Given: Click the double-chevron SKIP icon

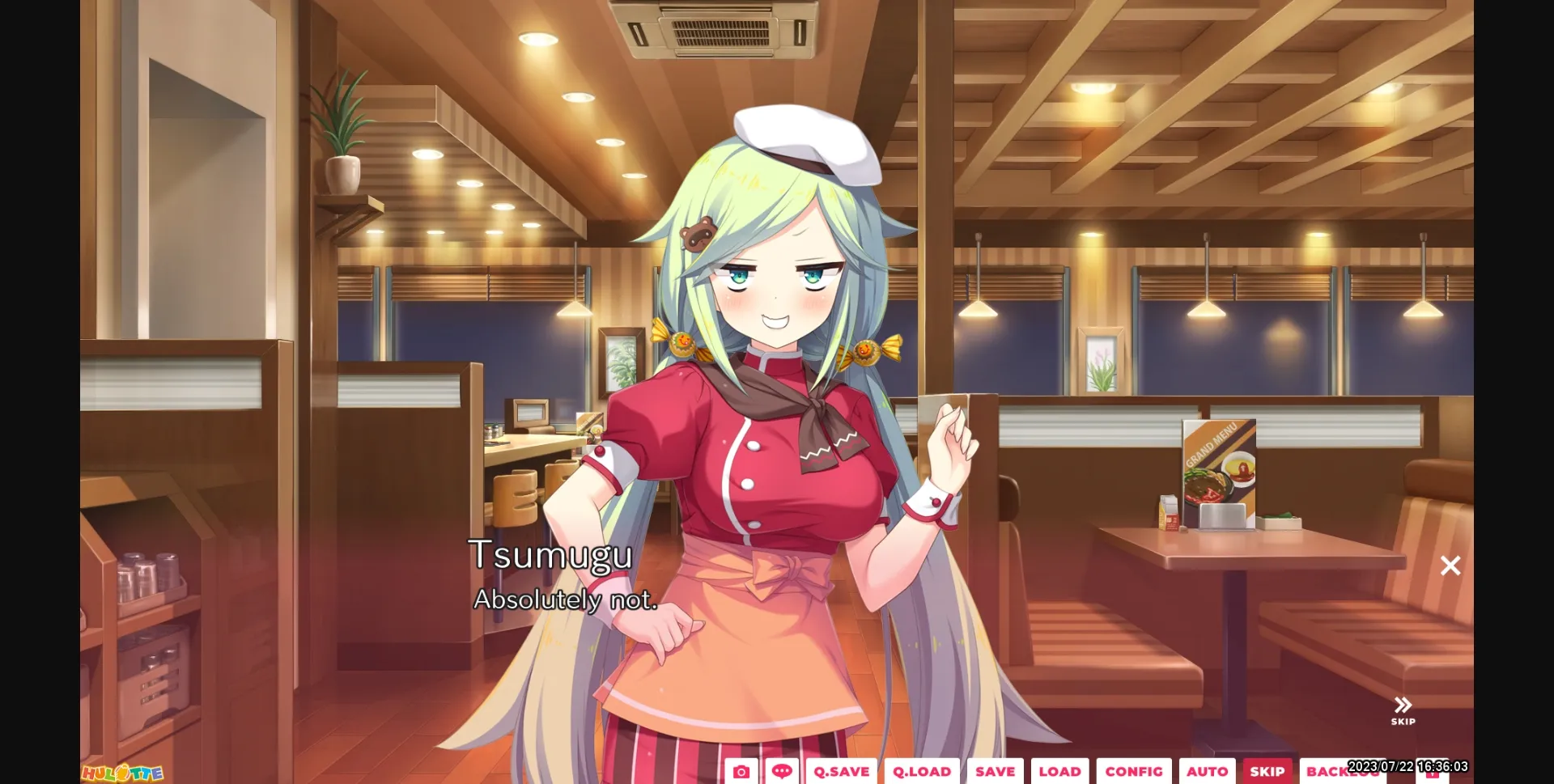Looking at the screenshot, I should pos(1402,706).
